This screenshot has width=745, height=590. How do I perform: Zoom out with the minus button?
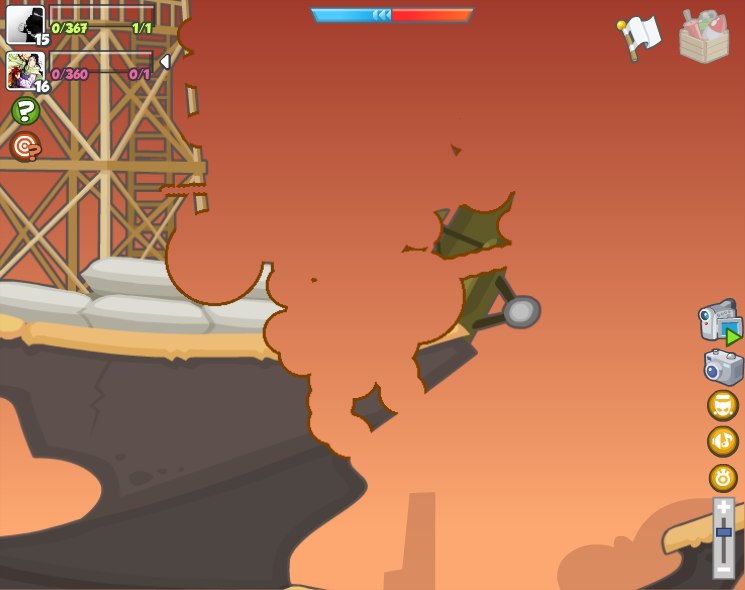coord(723,569)
